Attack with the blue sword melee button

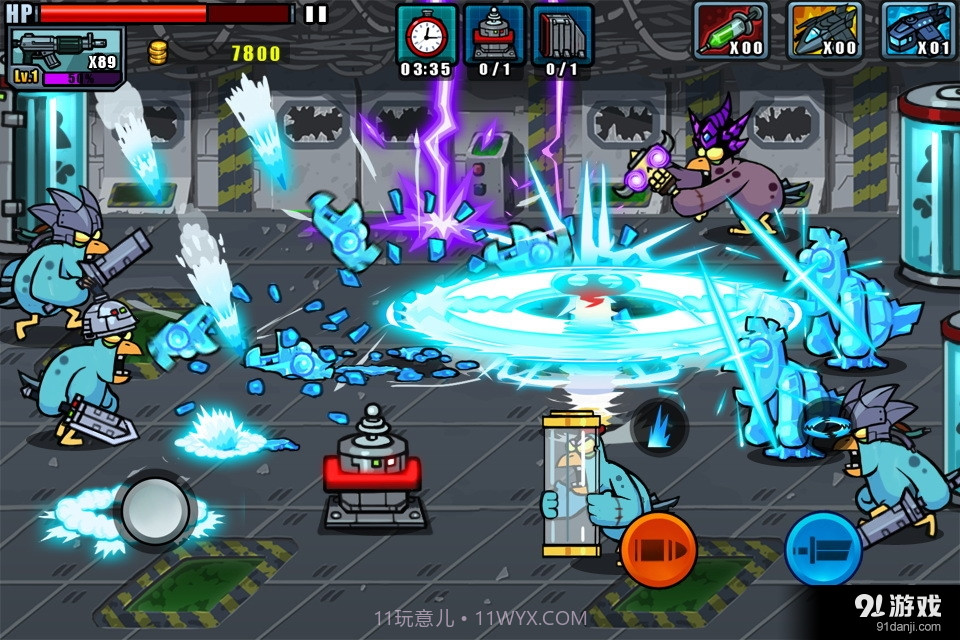[x=823, y=550]
